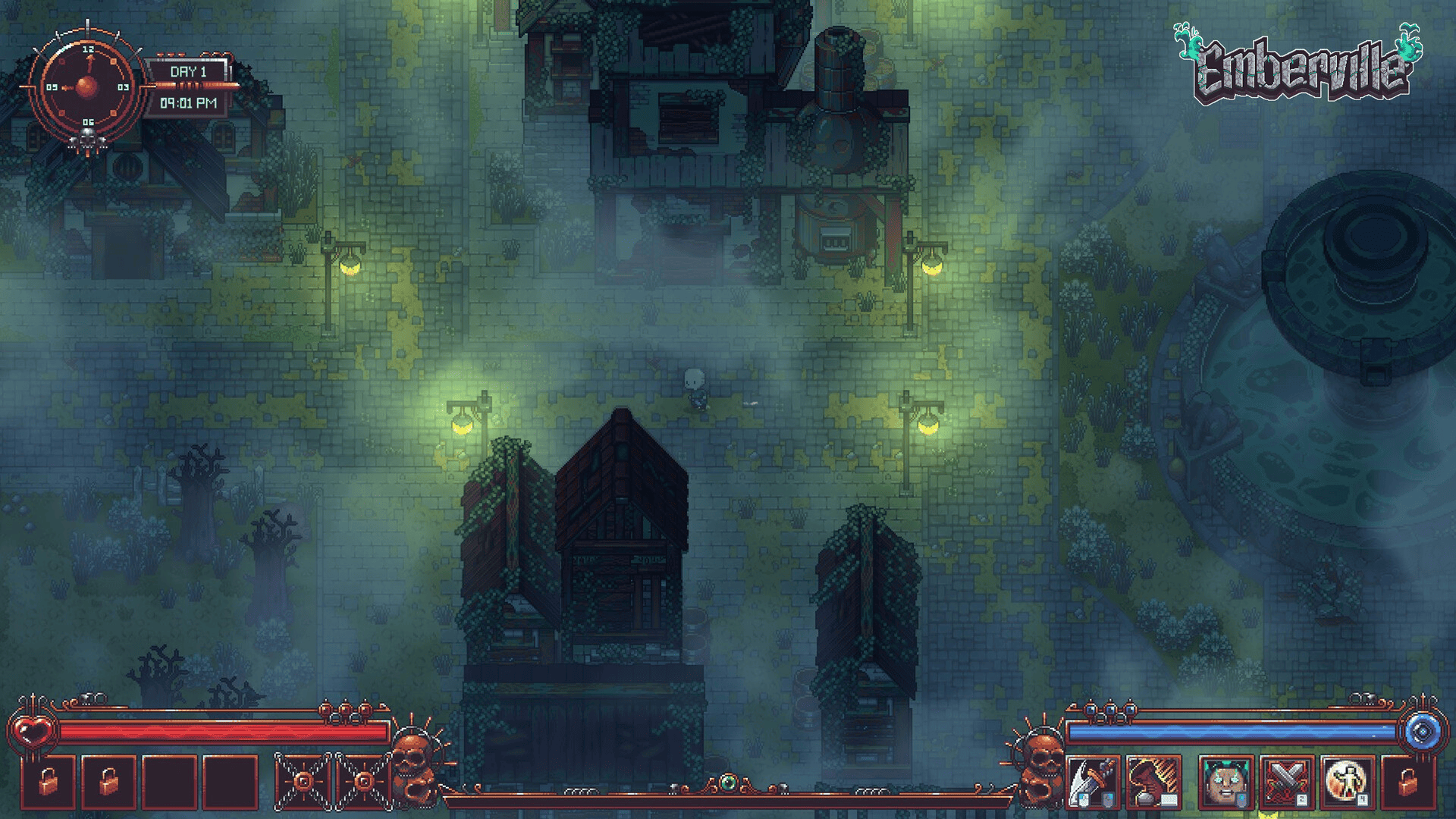Viewport: 1456px width, 819px height.
Task: Click the locked skill slot beside moonlit figure
Action: pos(1407,782)
